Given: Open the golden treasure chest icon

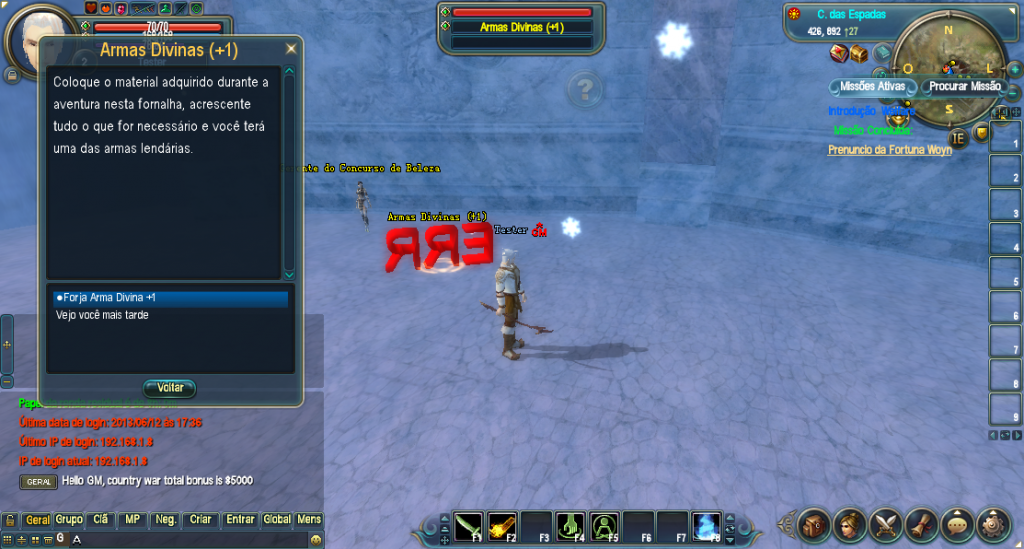Looking at the screenshot, I should tap(858, 54).
